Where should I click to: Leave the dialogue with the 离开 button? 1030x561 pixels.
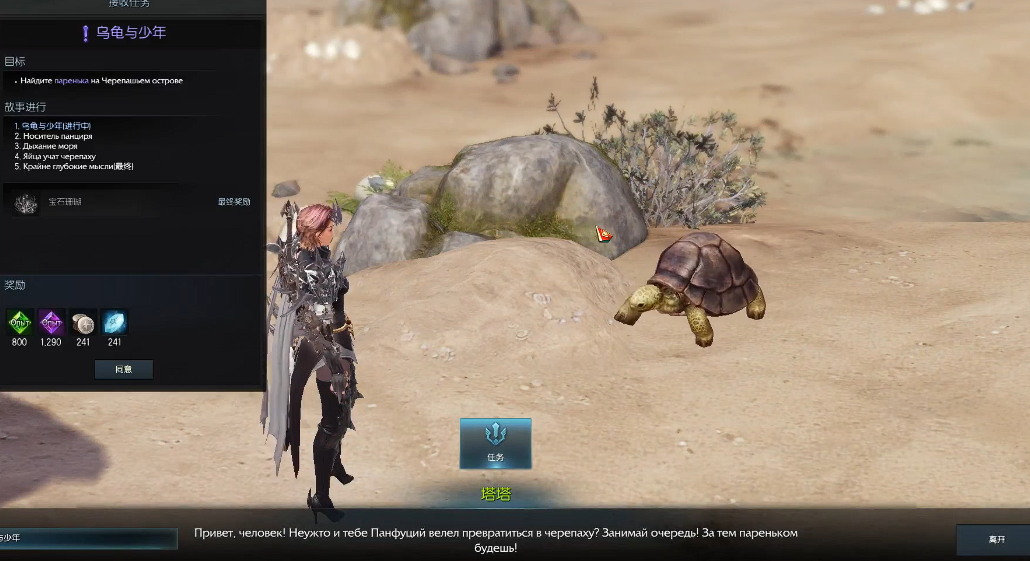[996, 539]
